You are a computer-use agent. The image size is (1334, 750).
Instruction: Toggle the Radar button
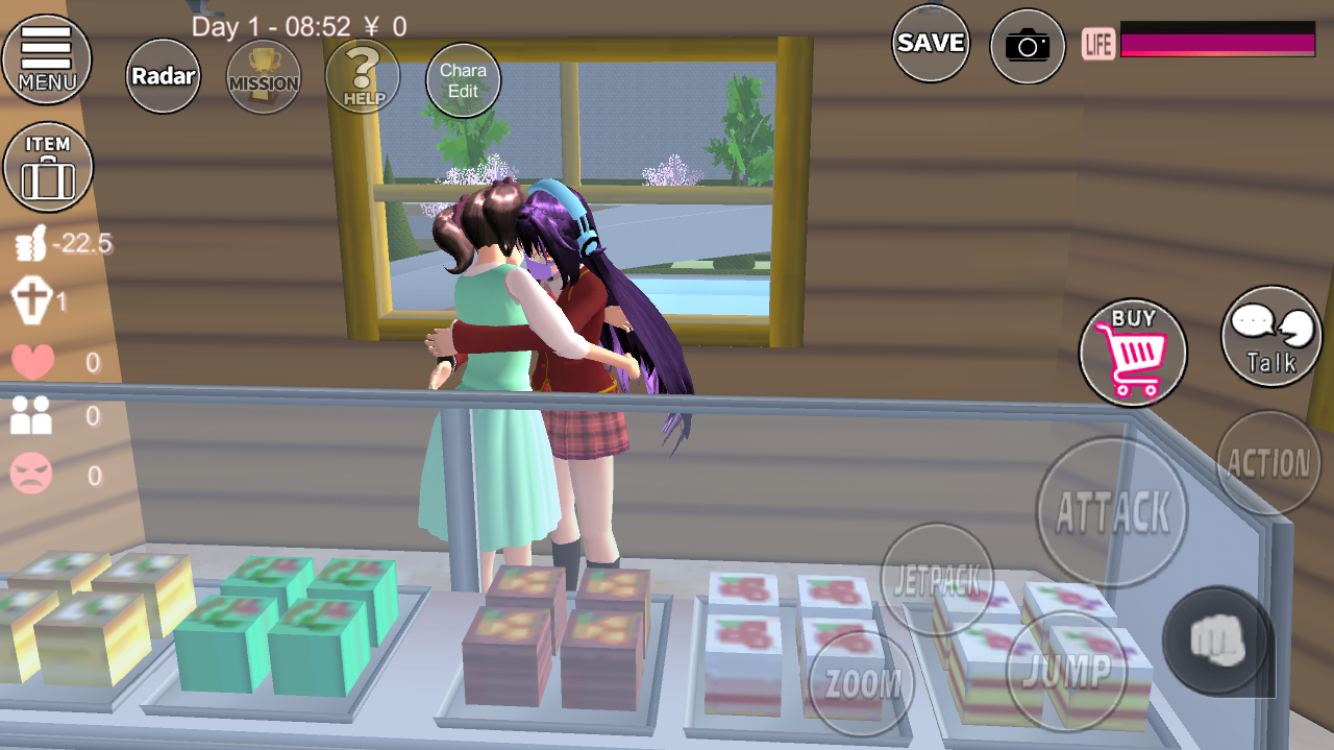pyautogui.click(x=163, y=75)
